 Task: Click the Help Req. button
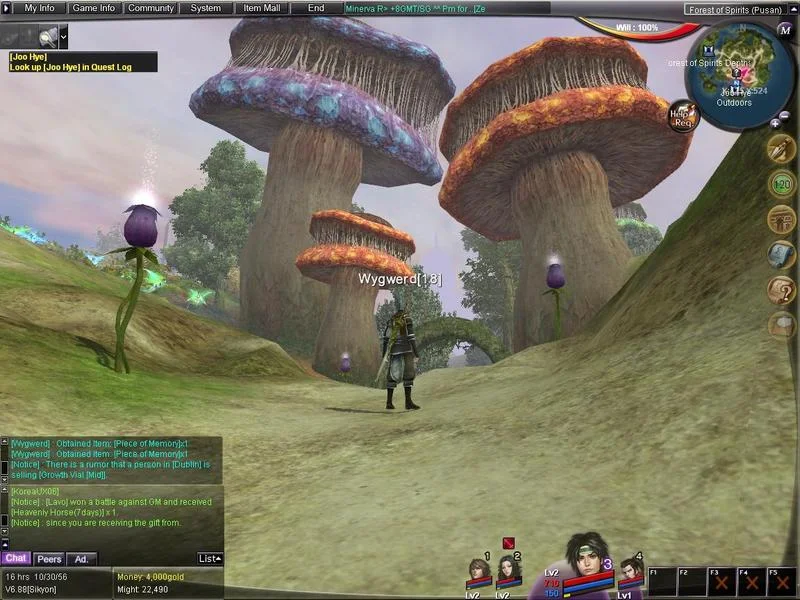683,115
